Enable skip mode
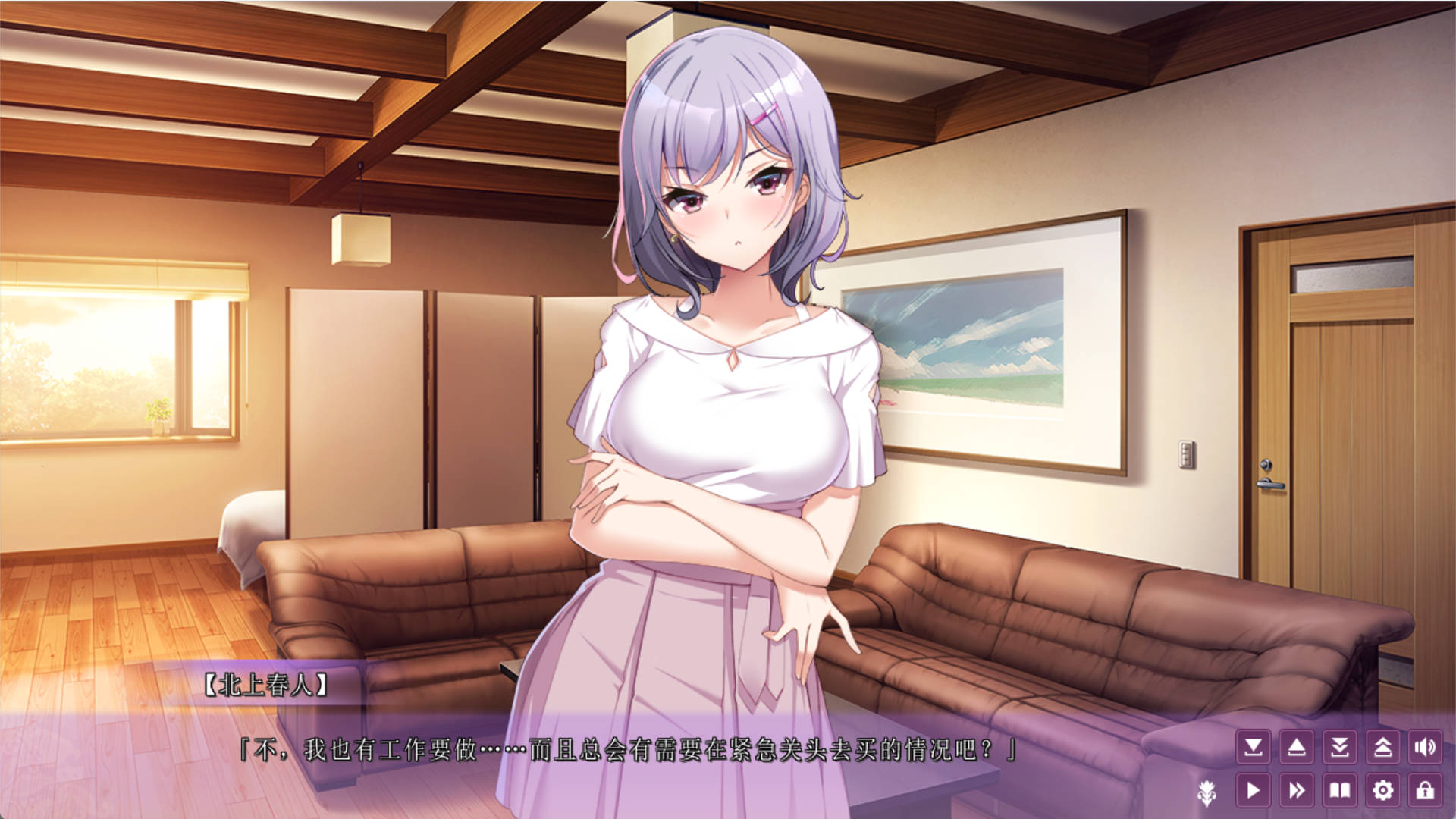1456x819 pixels. (1297, 790)
